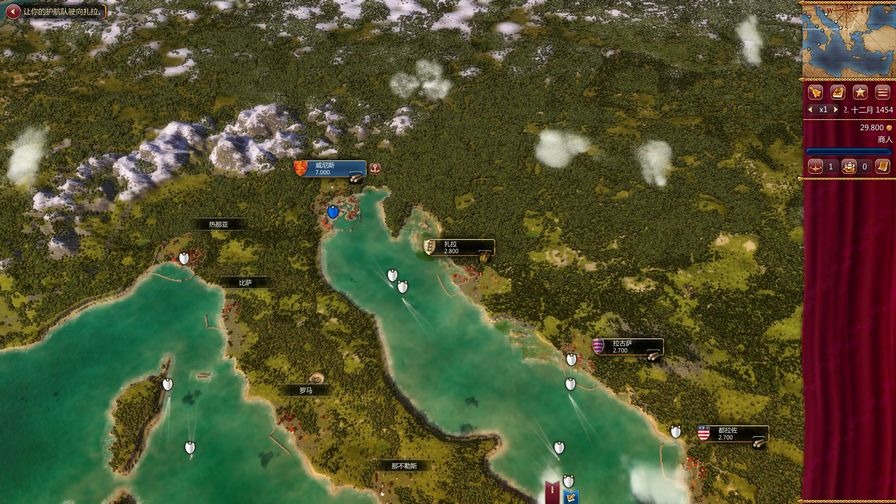
Task: Select the Genoa (热那亚) town label
Action: pos(219,225)
